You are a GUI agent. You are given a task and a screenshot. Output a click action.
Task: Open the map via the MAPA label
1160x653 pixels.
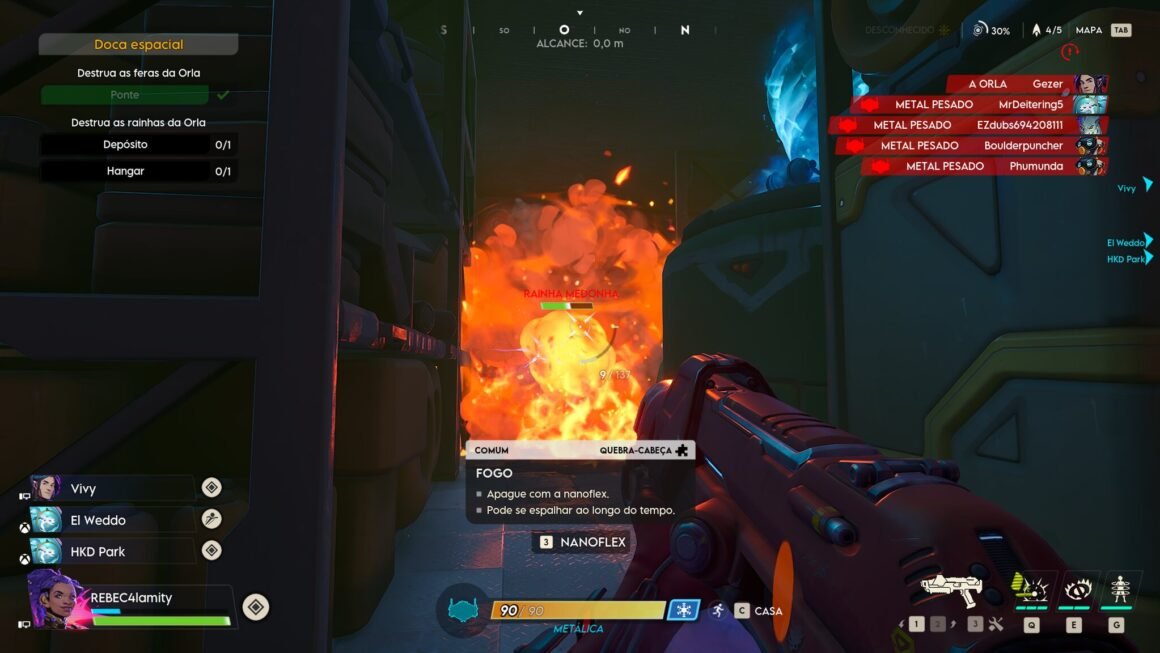[1088, 30]
